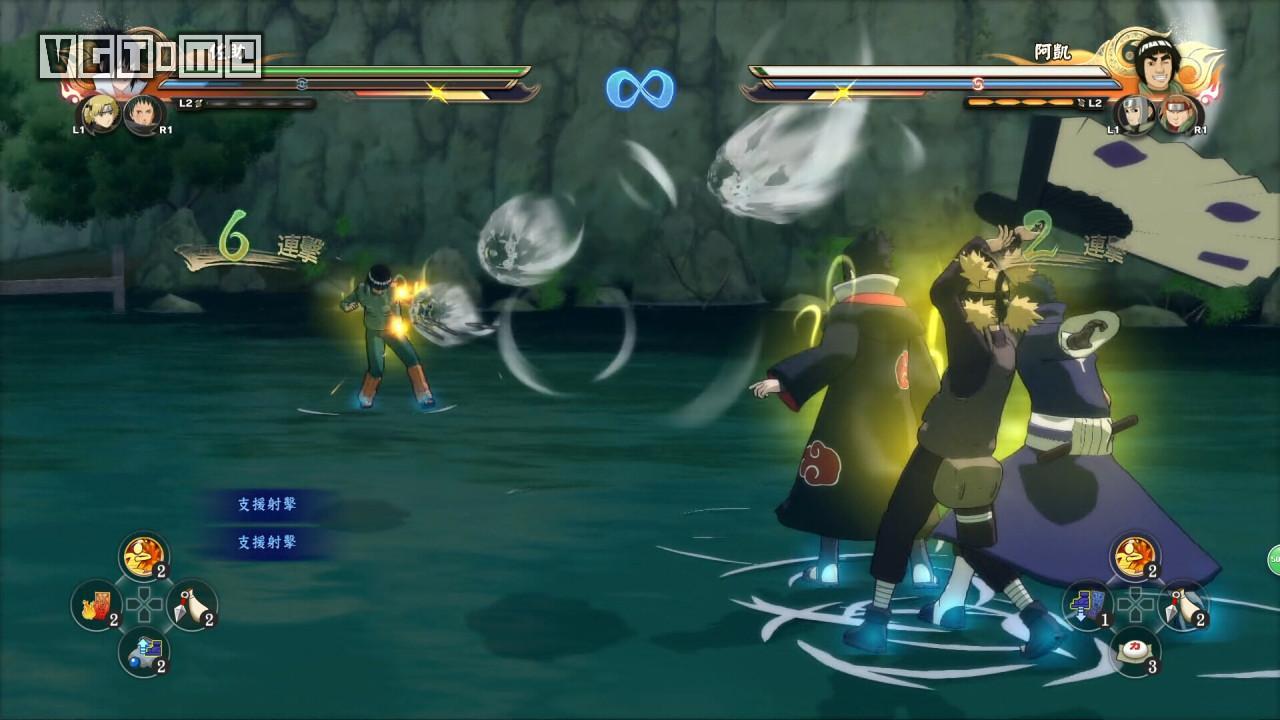Select Guy's down-arrow debuff item with count 1
The width and height of the screenshot is (1280, 720).
(1088, 605)
